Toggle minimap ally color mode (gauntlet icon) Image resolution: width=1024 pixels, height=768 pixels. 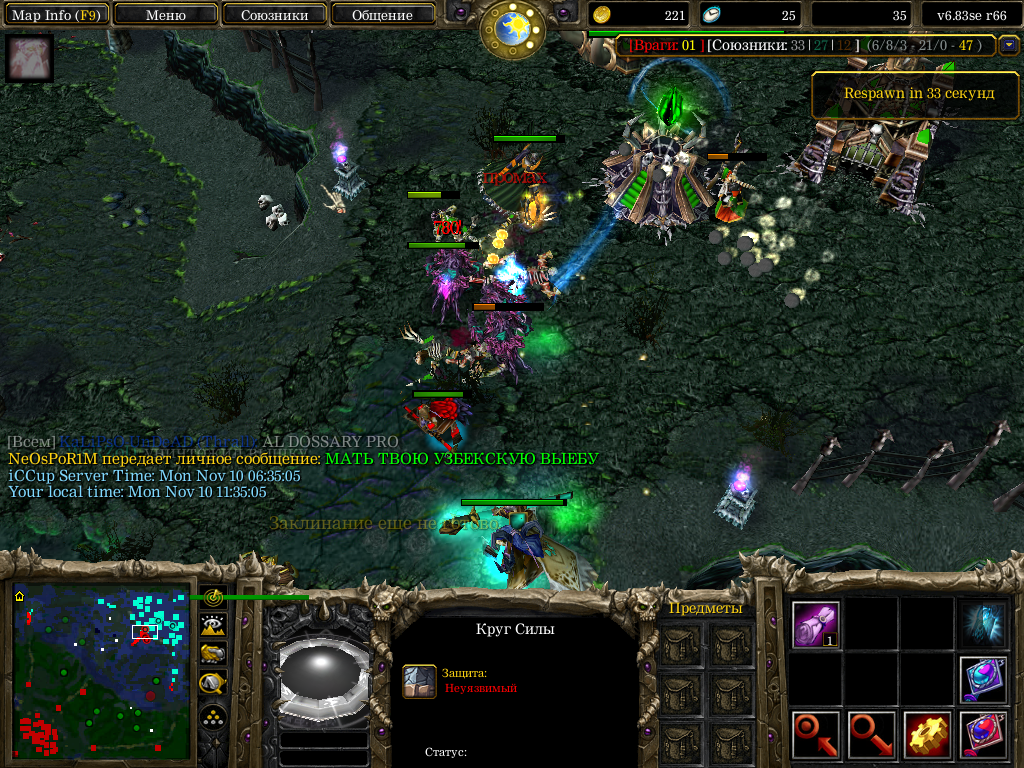coord(212,654)
